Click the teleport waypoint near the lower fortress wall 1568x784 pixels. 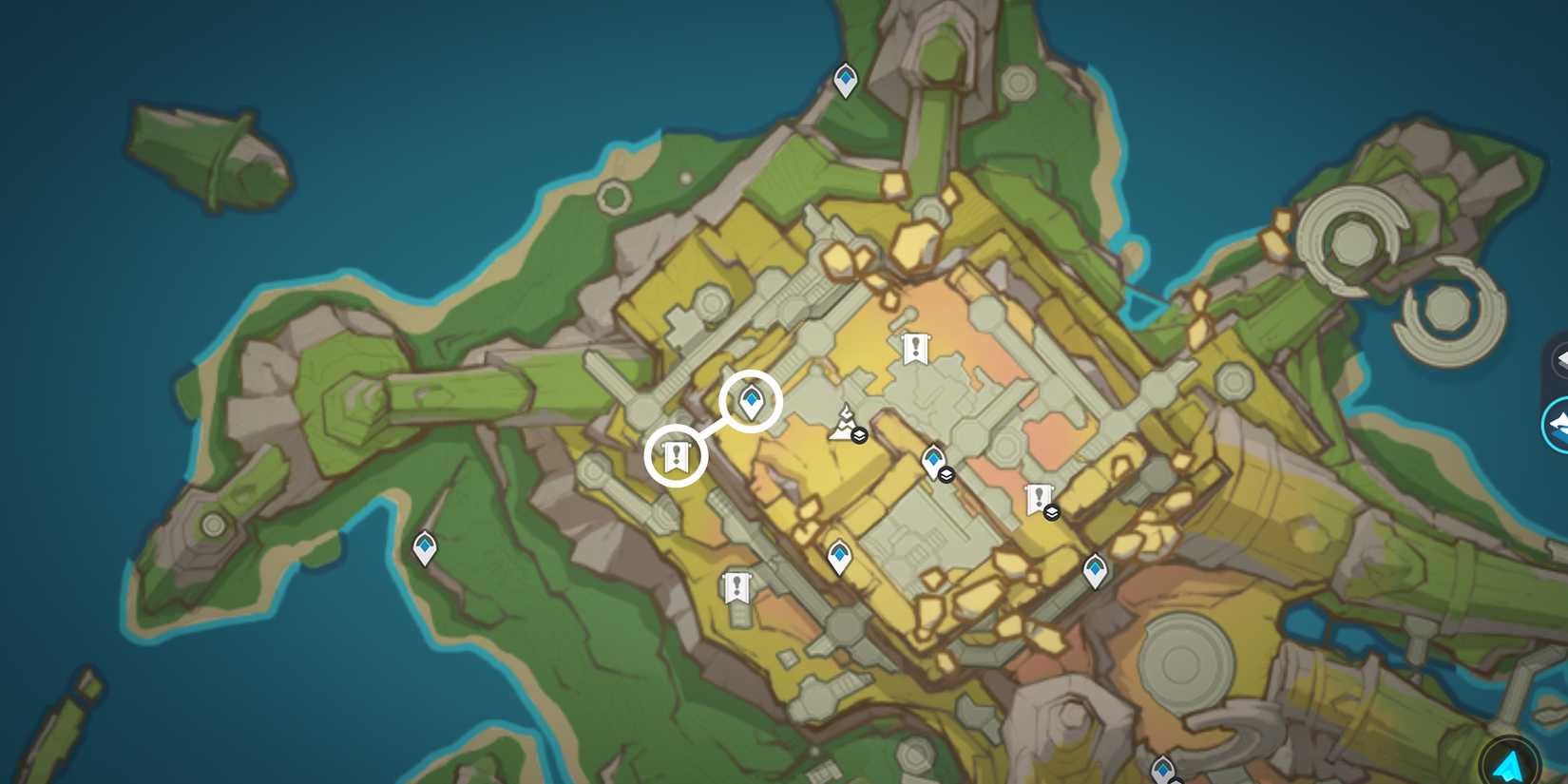click(840, 554)
